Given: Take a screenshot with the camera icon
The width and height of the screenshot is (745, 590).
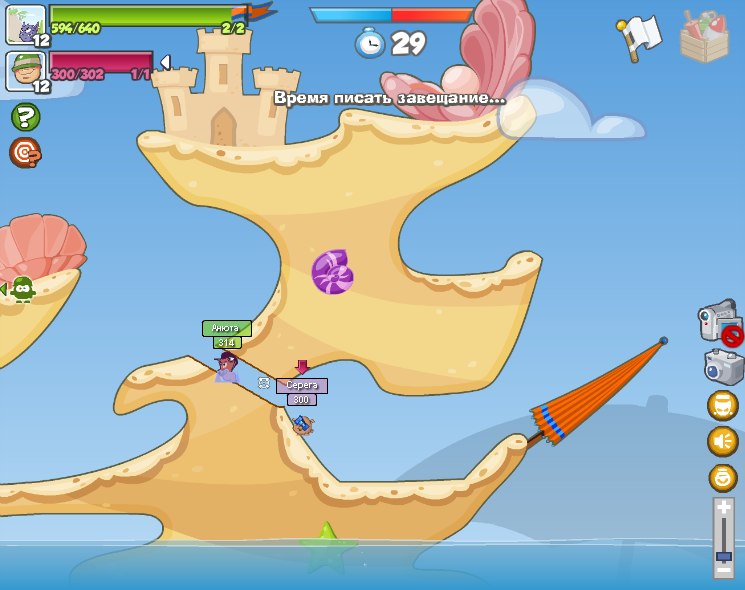Looking at the screenshot, I should 723,367.
